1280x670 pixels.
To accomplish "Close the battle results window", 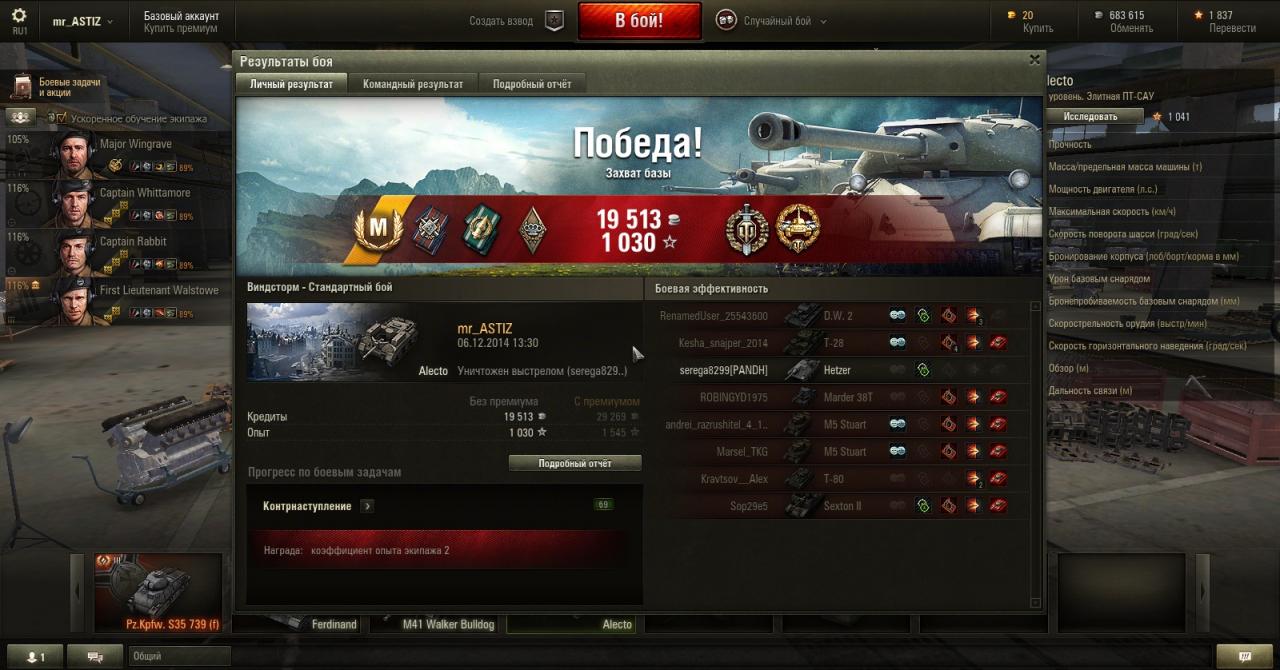I will [1034, 60].
